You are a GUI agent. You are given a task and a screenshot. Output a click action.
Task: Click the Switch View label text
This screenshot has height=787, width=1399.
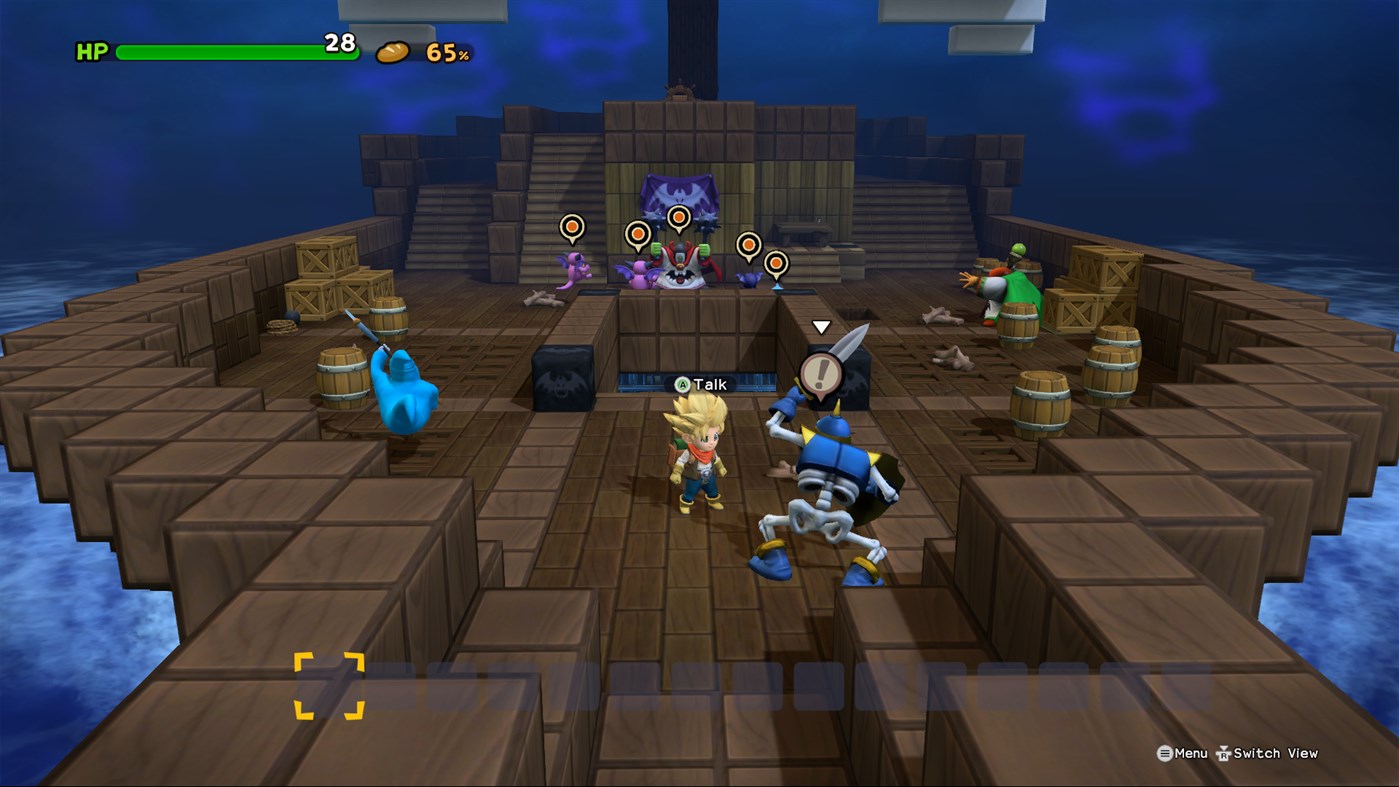click(x=1275, y=753)
